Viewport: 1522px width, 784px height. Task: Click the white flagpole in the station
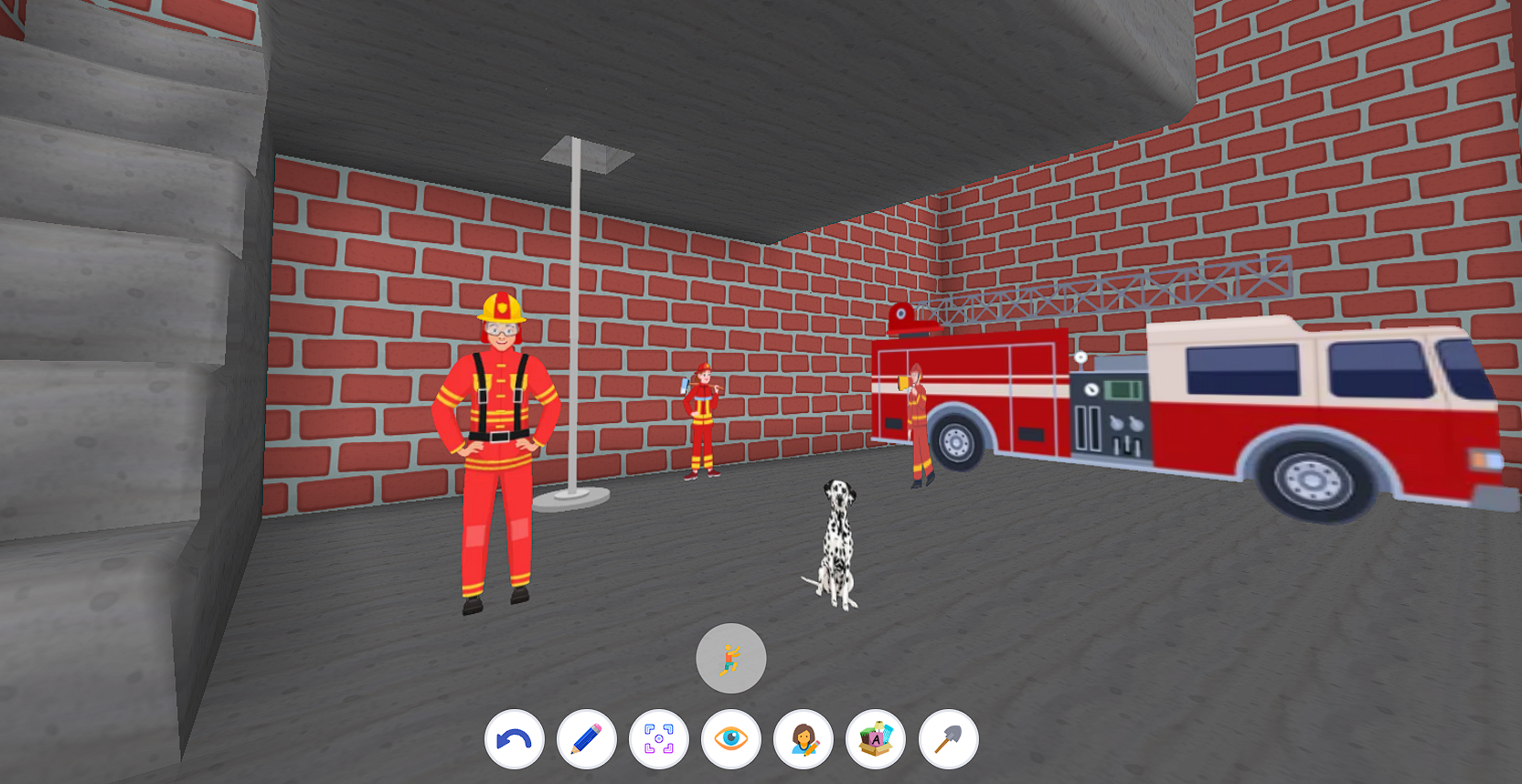(577, 320)
